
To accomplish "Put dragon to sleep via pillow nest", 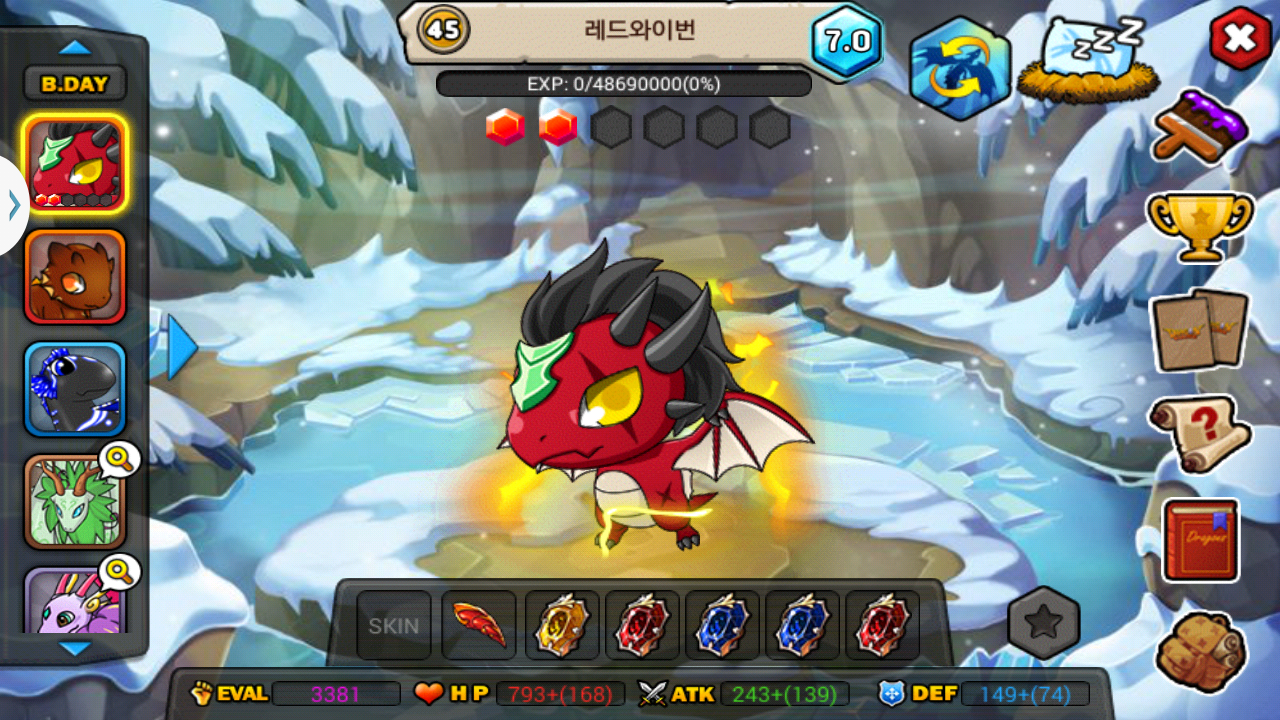I will click(x=1089, y=63).
